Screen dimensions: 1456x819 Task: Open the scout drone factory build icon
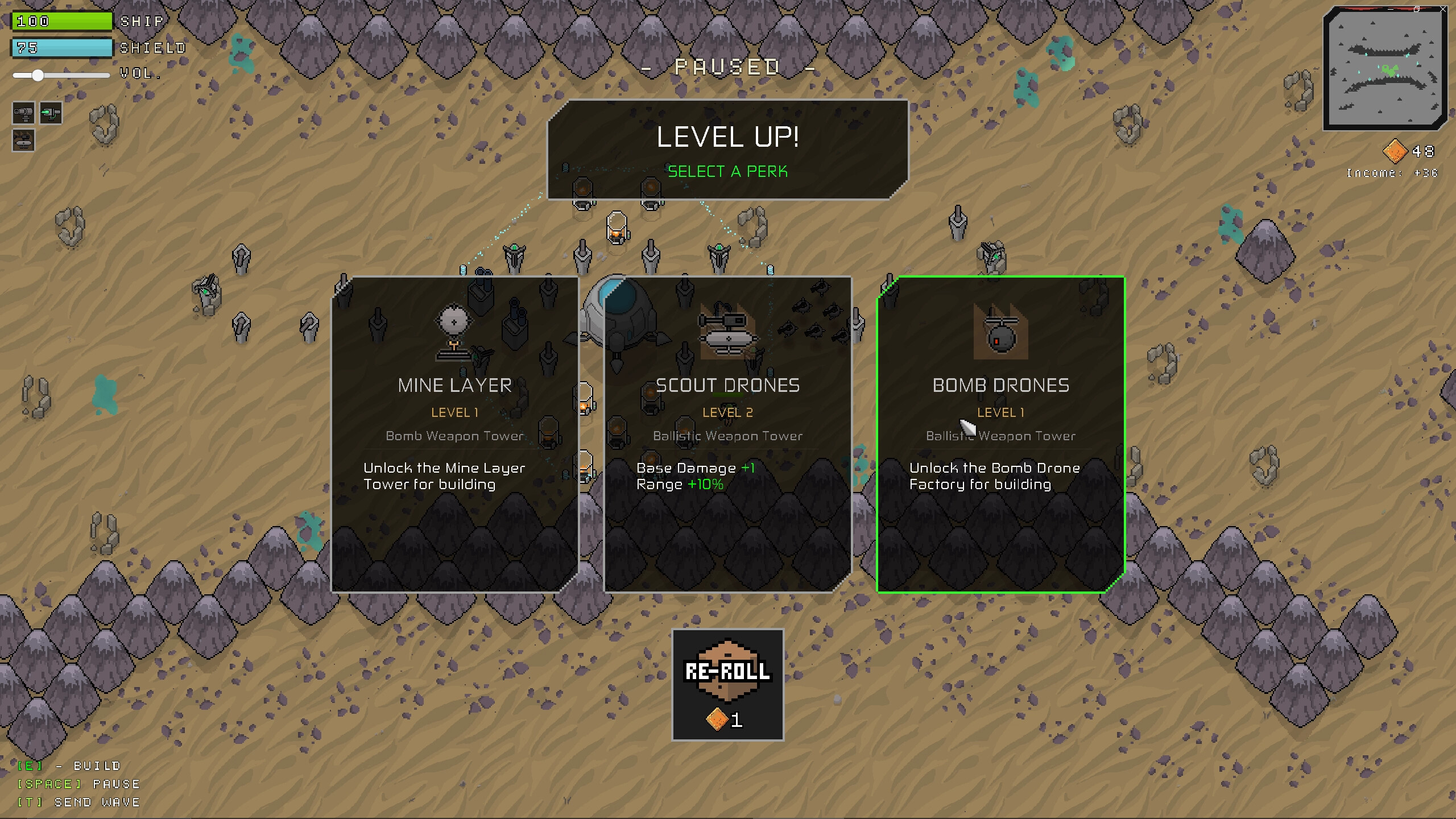point(23,140)
